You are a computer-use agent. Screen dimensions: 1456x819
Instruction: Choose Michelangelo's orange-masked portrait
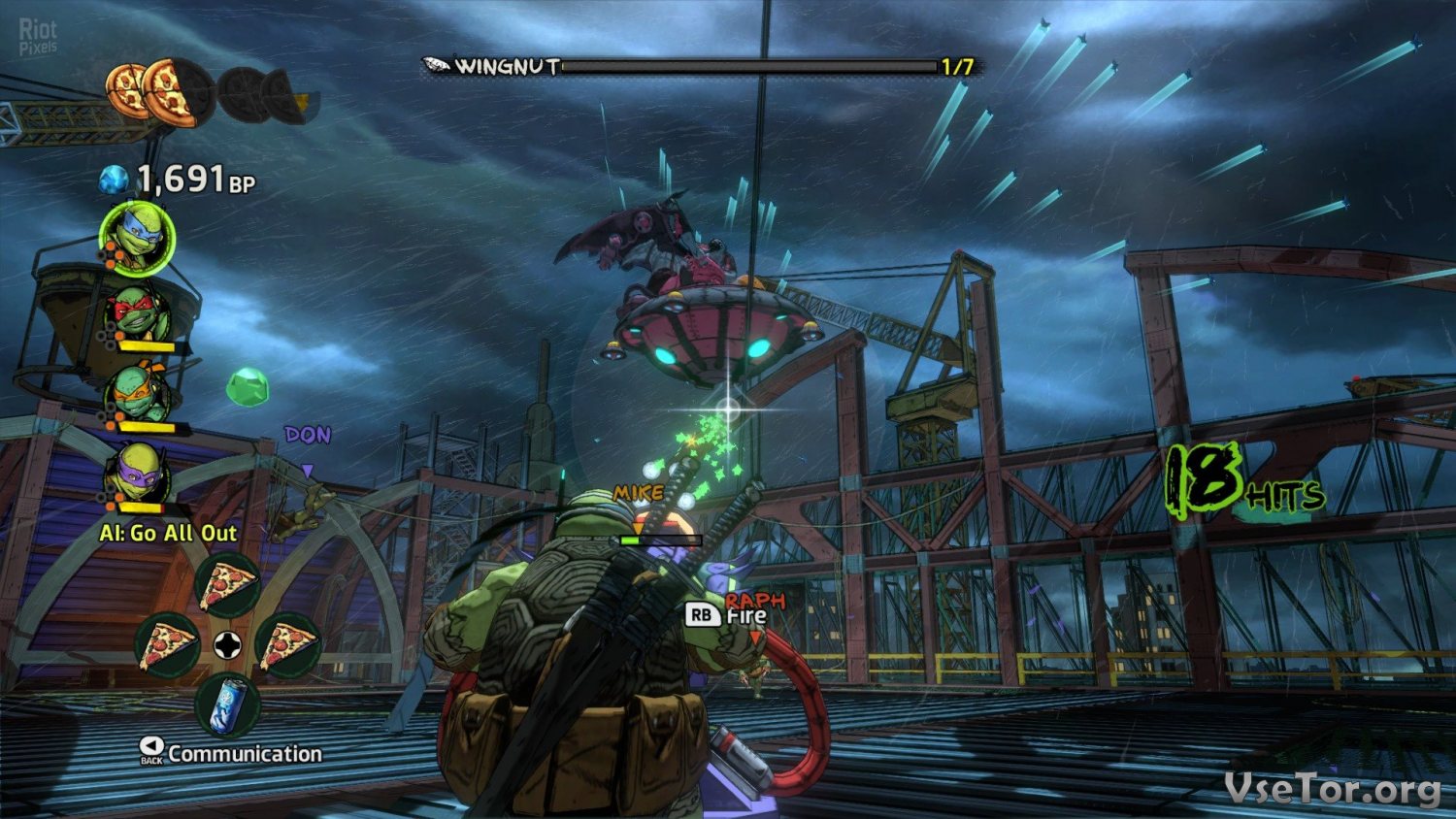click(x=139, y=394)
